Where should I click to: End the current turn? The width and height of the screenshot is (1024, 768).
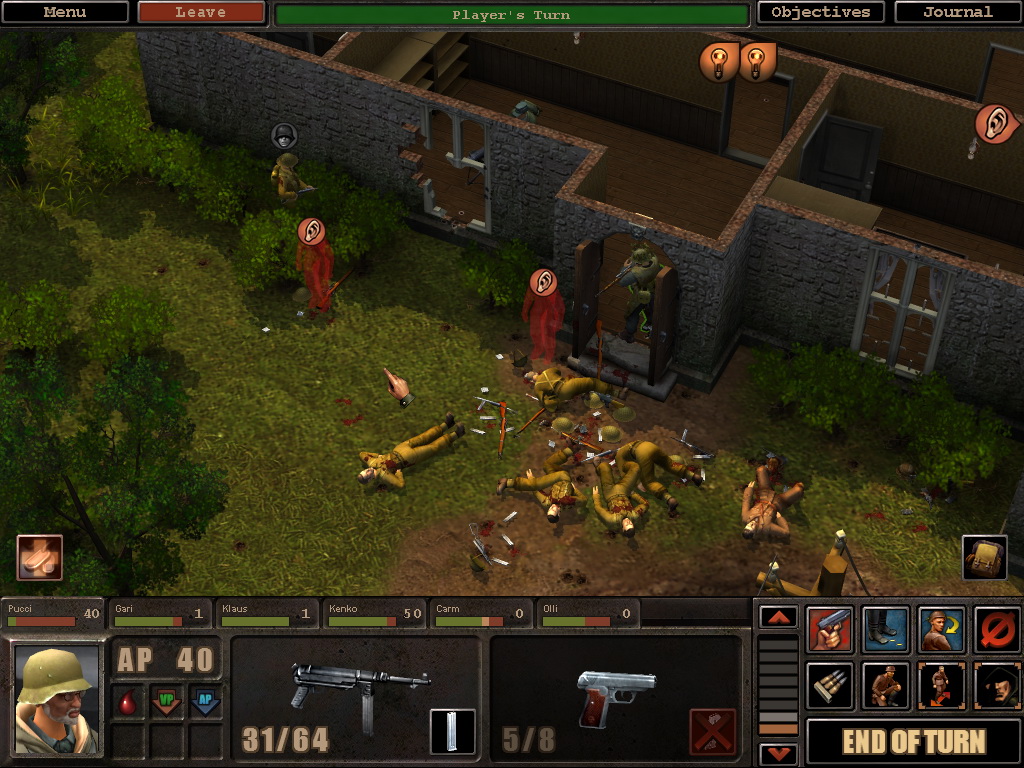click(913, 742)
